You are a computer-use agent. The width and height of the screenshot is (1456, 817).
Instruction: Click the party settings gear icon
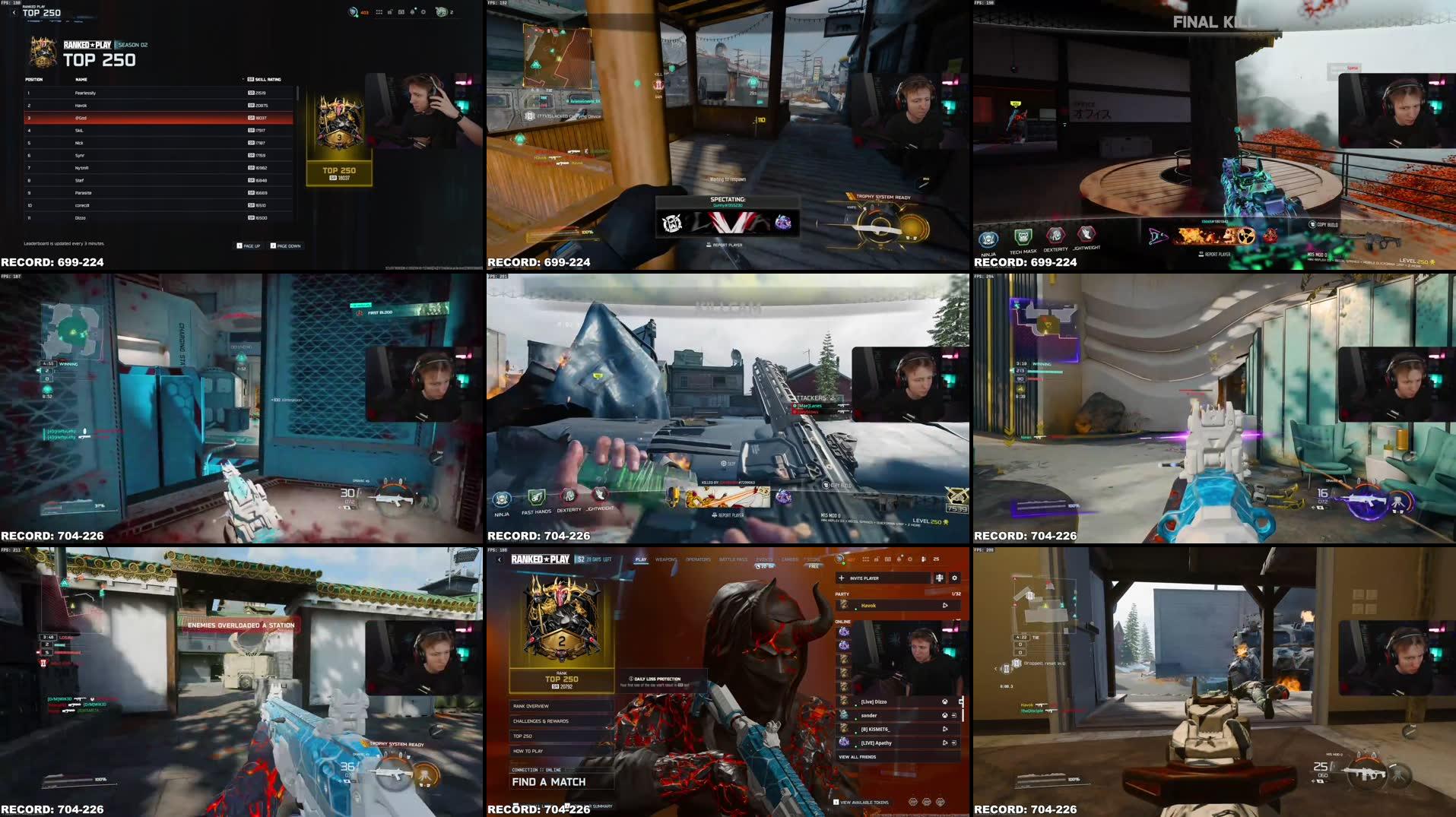954,578
